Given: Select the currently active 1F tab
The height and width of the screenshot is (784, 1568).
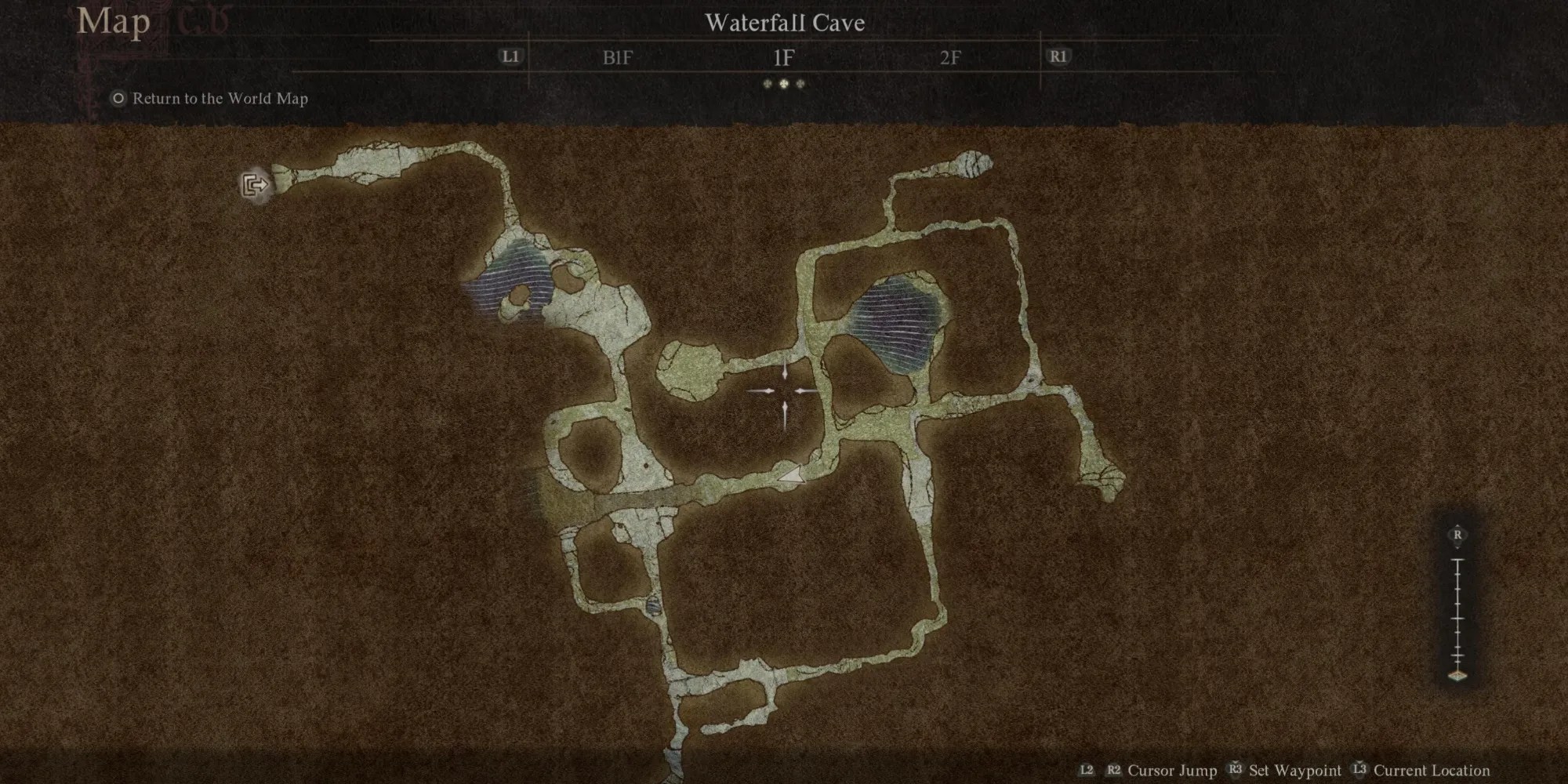Looking at the screenshot, I should tap(784, 56).
